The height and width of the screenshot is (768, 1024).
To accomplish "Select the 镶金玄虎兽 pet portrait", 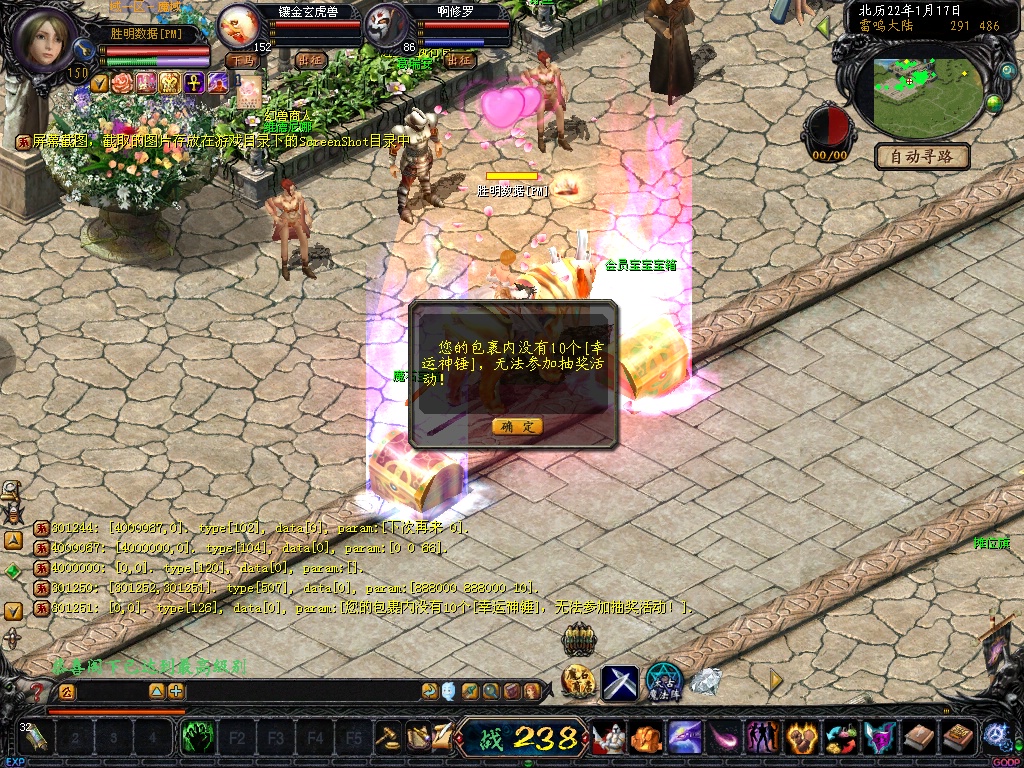I will 238,24.
